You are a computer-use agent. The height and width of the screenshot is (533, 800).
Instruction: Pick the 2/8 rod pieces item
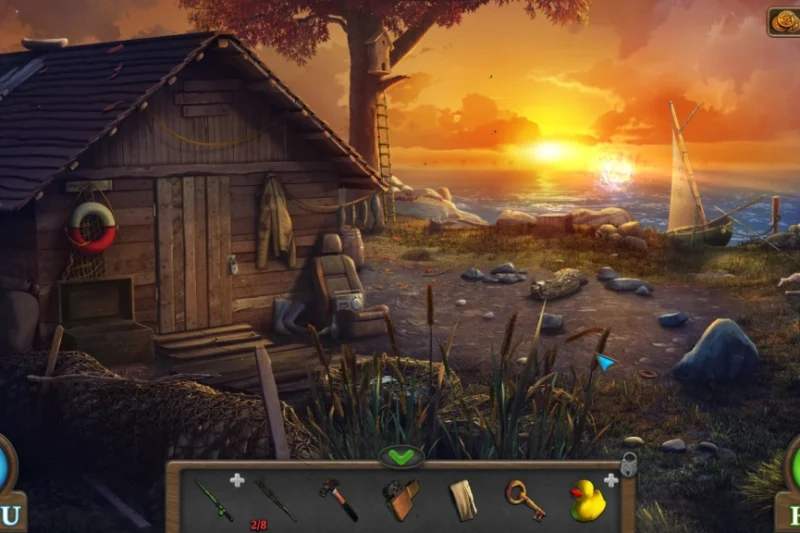tap(273, 499)
